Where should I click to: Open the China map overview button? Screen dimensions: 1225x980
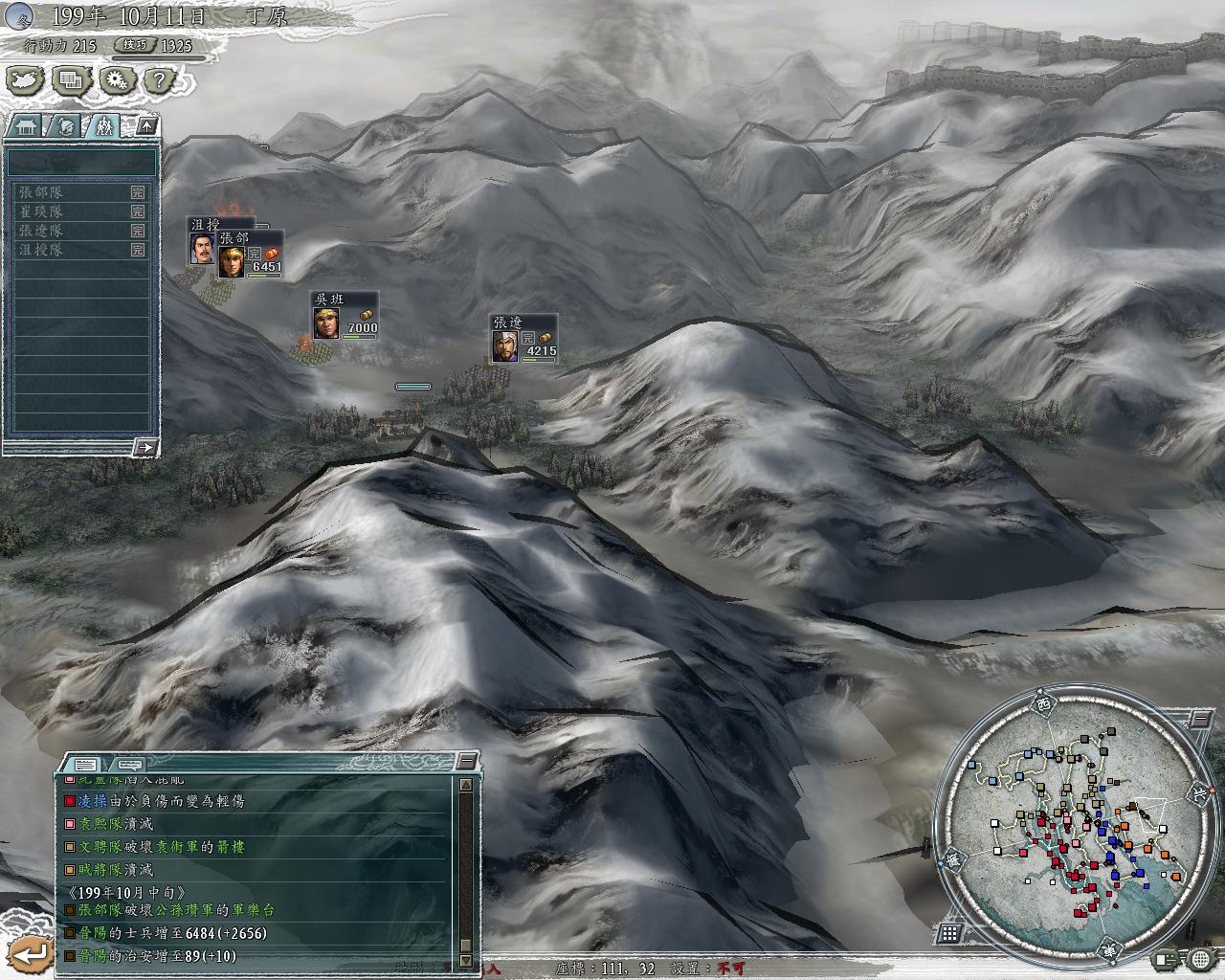coord(26,80)
